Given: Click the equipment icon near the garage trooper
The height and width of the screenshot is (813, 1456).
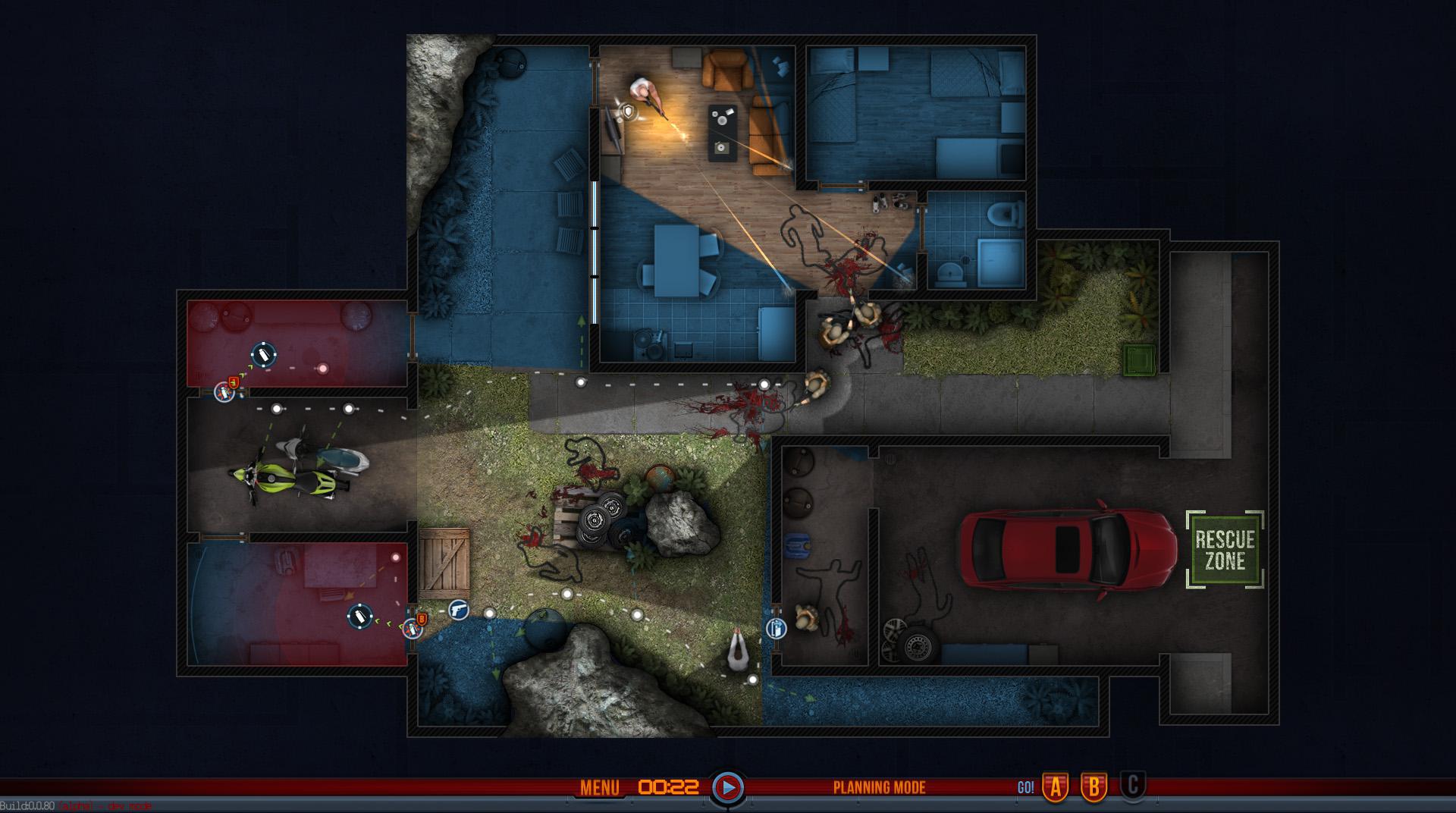Looking at the screenshot, I should (777, 628).
